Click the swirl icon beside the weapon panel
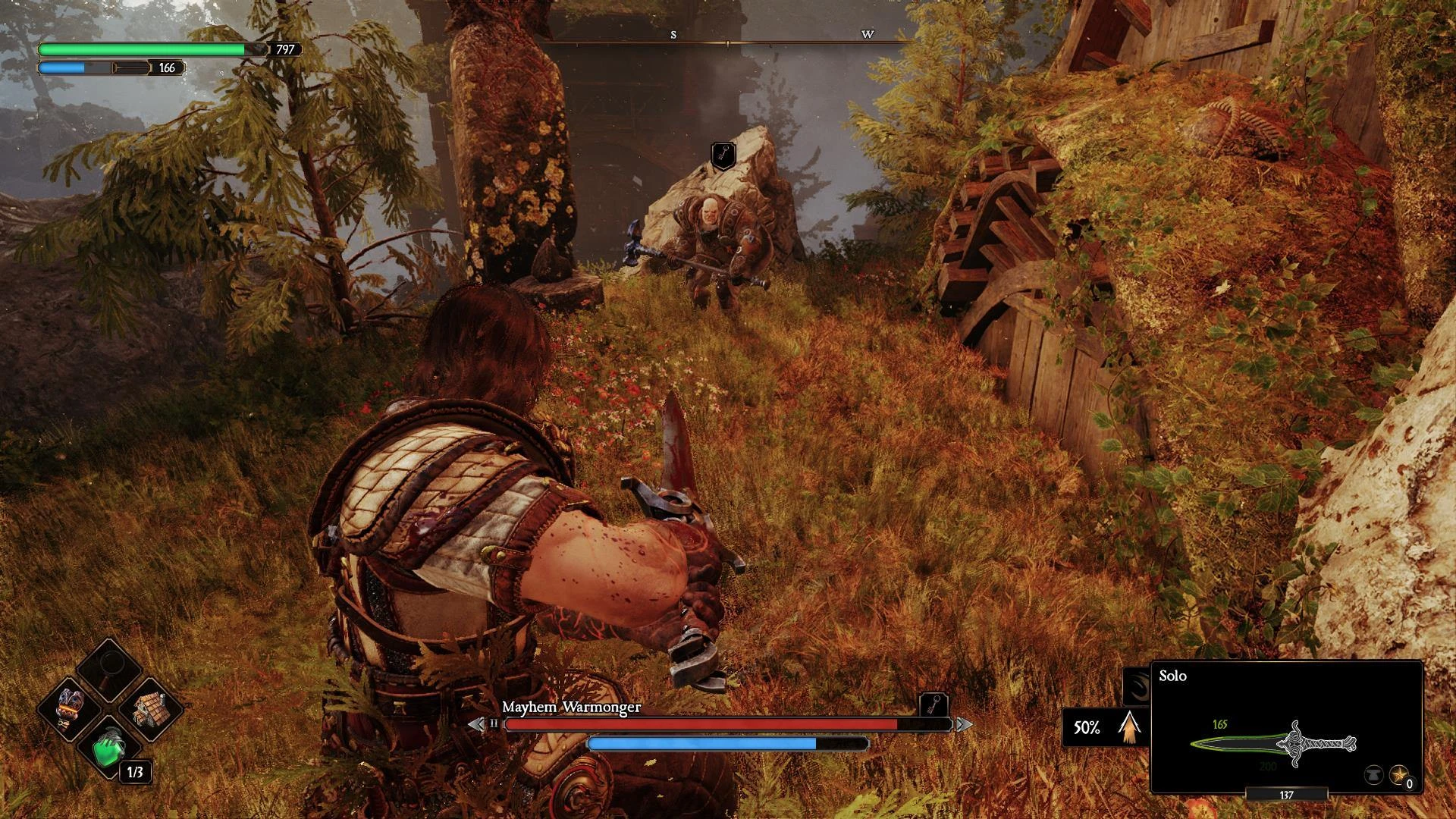 (1137, 686)
